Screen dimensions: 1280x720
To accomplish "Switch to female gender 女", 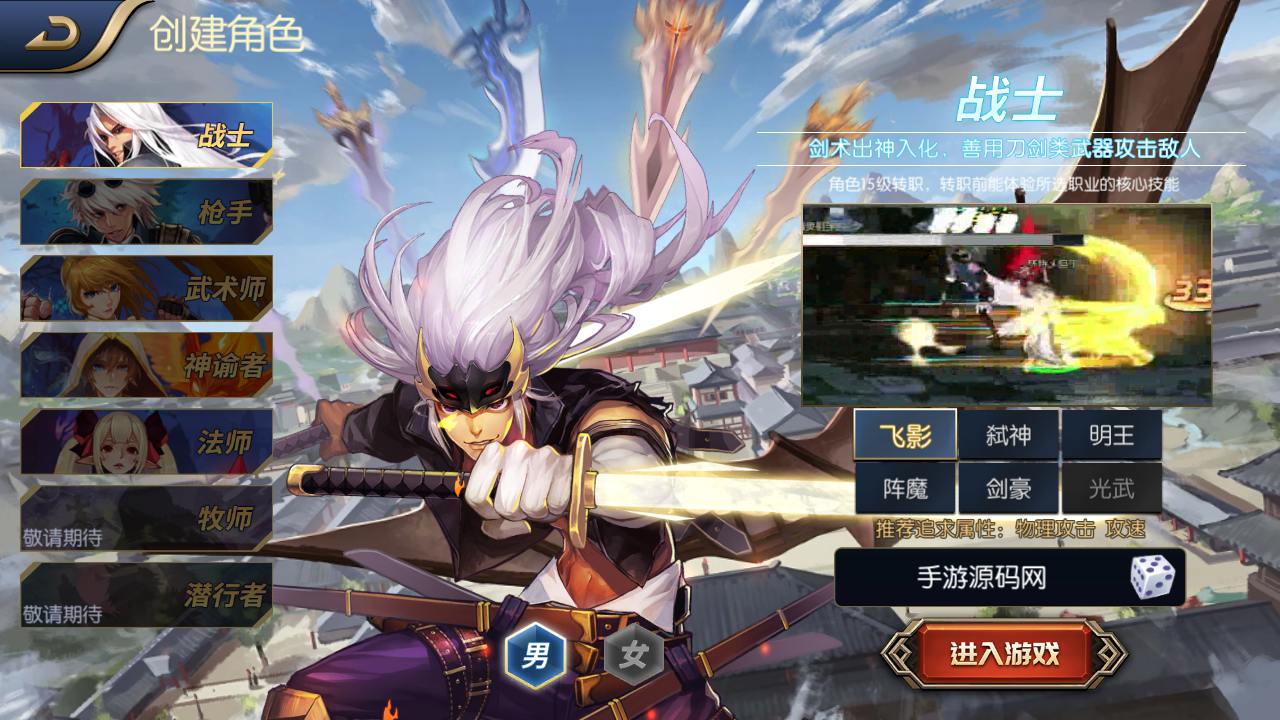I will [x=633, y=656].
